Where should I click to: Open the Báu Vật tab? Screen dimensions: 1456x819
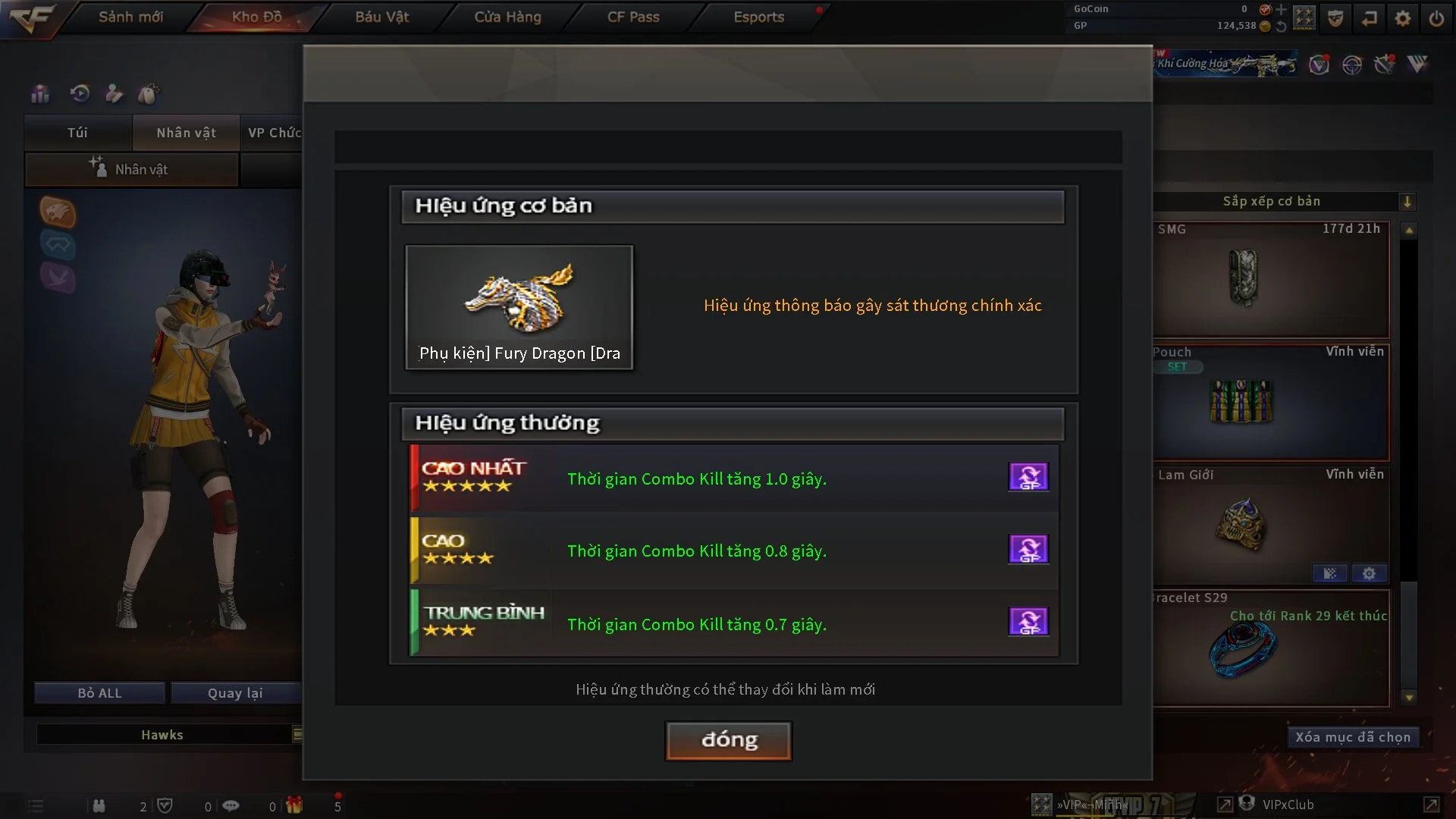381,17
